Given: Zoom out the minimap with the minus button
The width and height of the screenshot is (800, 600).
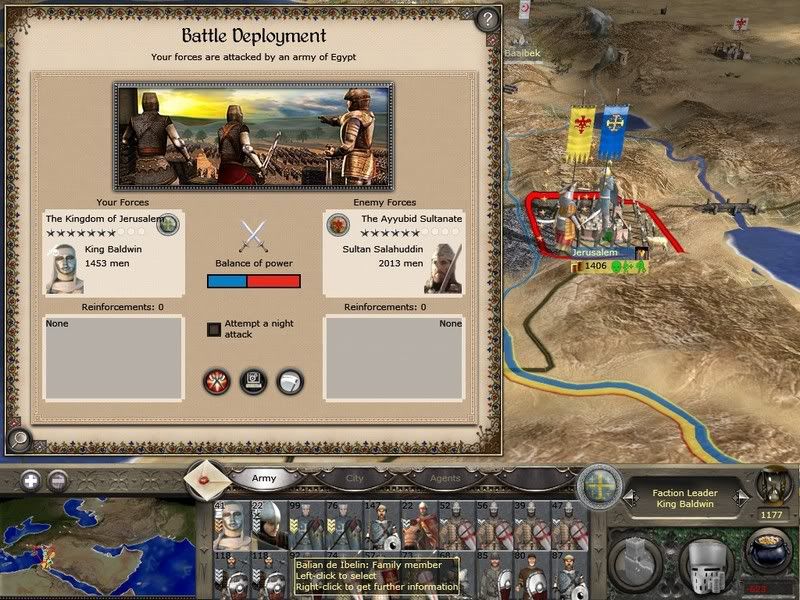Looking at the screenshot, I should (58, 479).
